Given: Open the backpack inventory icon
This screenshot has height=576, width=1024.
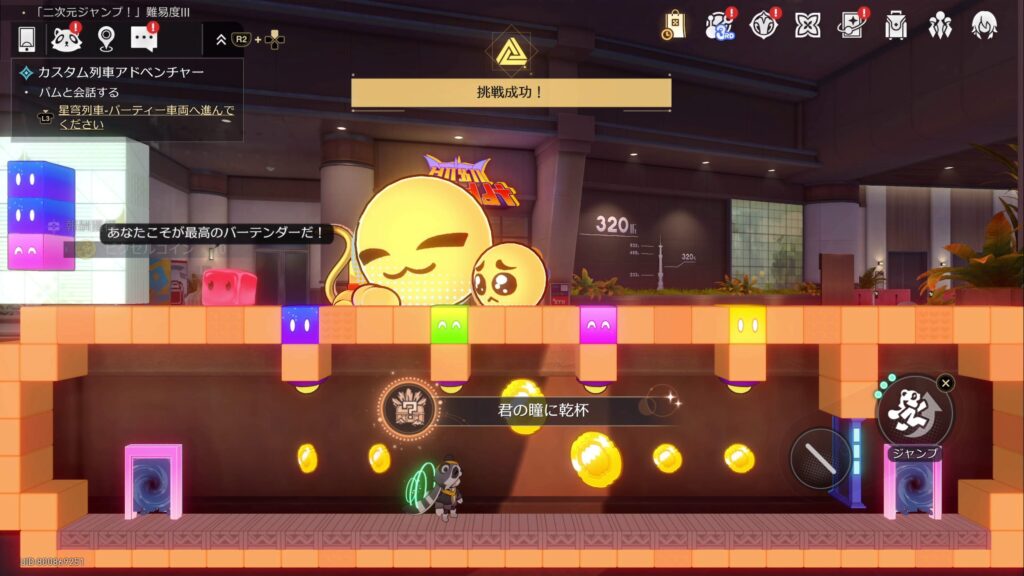Looking at the screenshot, I should click(x=896, y=25).
